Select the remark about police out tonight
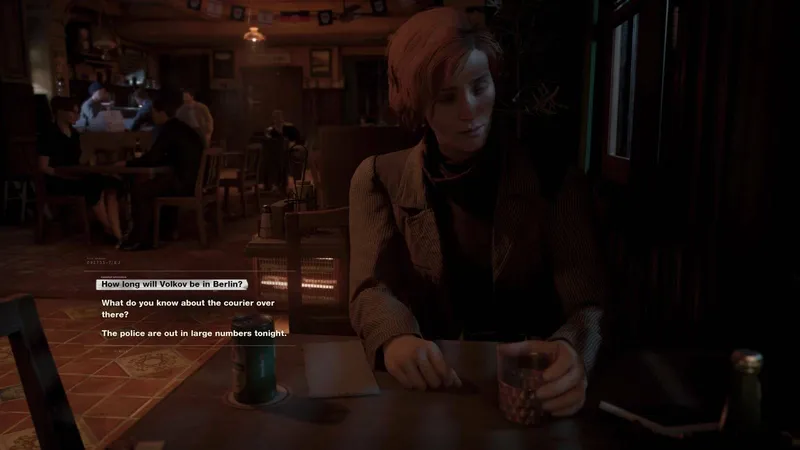 pyautogui.click(x=194, y=332)
